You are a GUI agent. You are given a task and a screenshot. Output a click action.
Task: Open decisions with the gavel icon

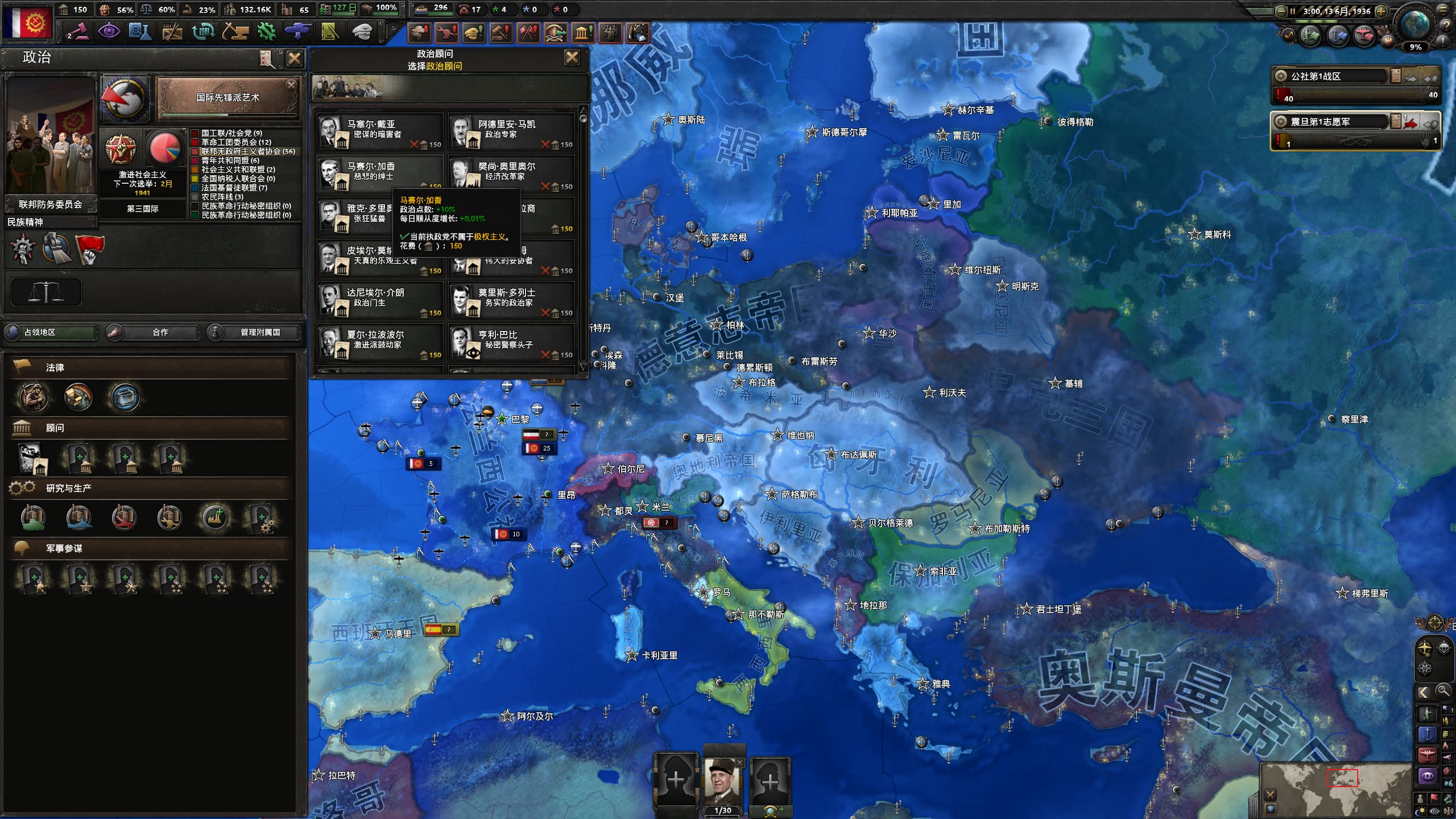click(x=77, y=31)
